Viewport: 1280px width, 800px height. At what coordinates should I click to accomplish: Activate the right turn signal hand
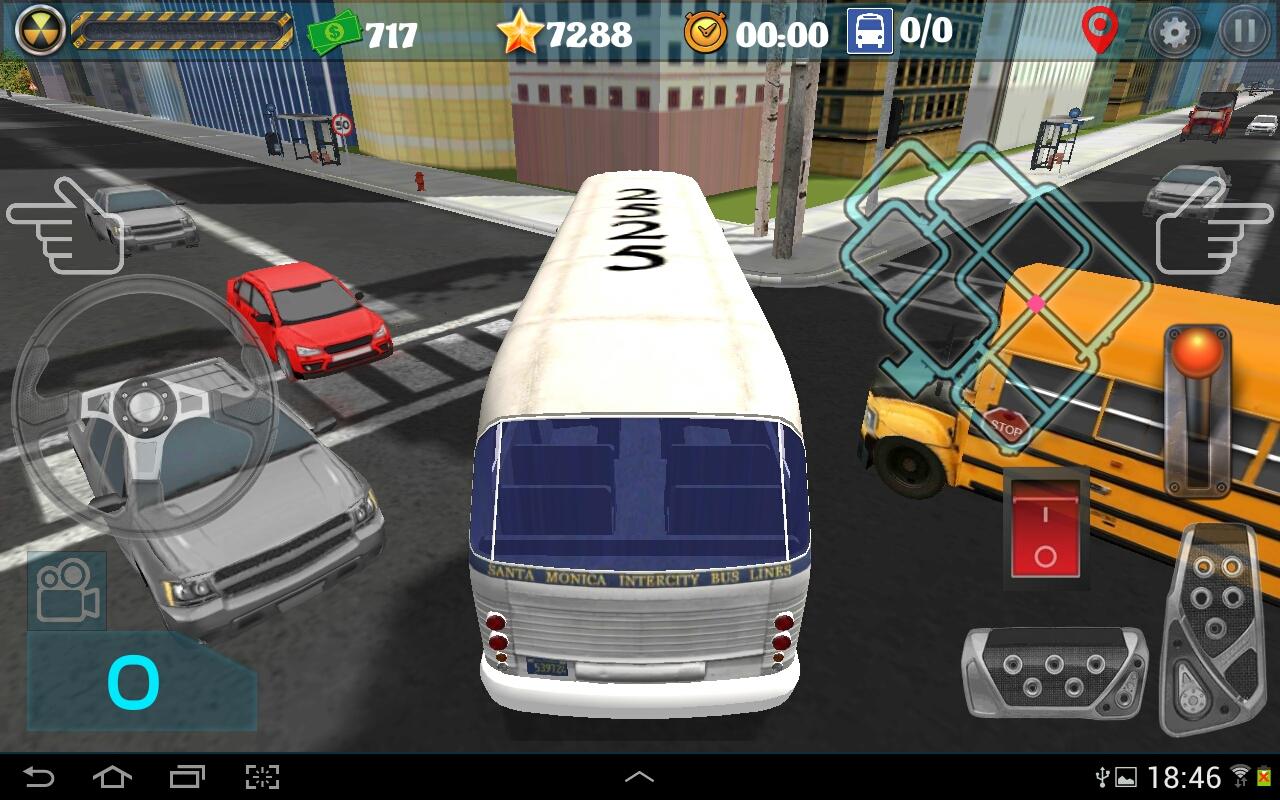pos(1214,226)
